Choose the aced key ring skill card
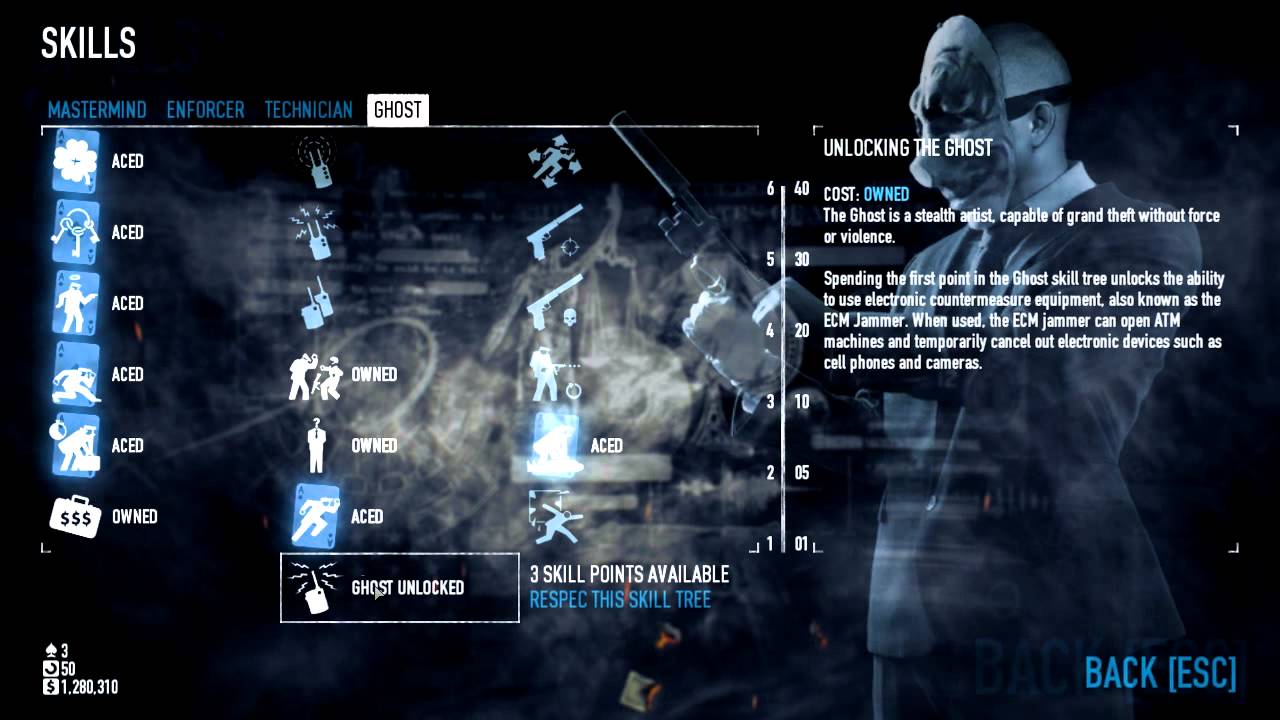Viewport: 1280px width, 720px height. pyautogui.click(x=75, y=232)
